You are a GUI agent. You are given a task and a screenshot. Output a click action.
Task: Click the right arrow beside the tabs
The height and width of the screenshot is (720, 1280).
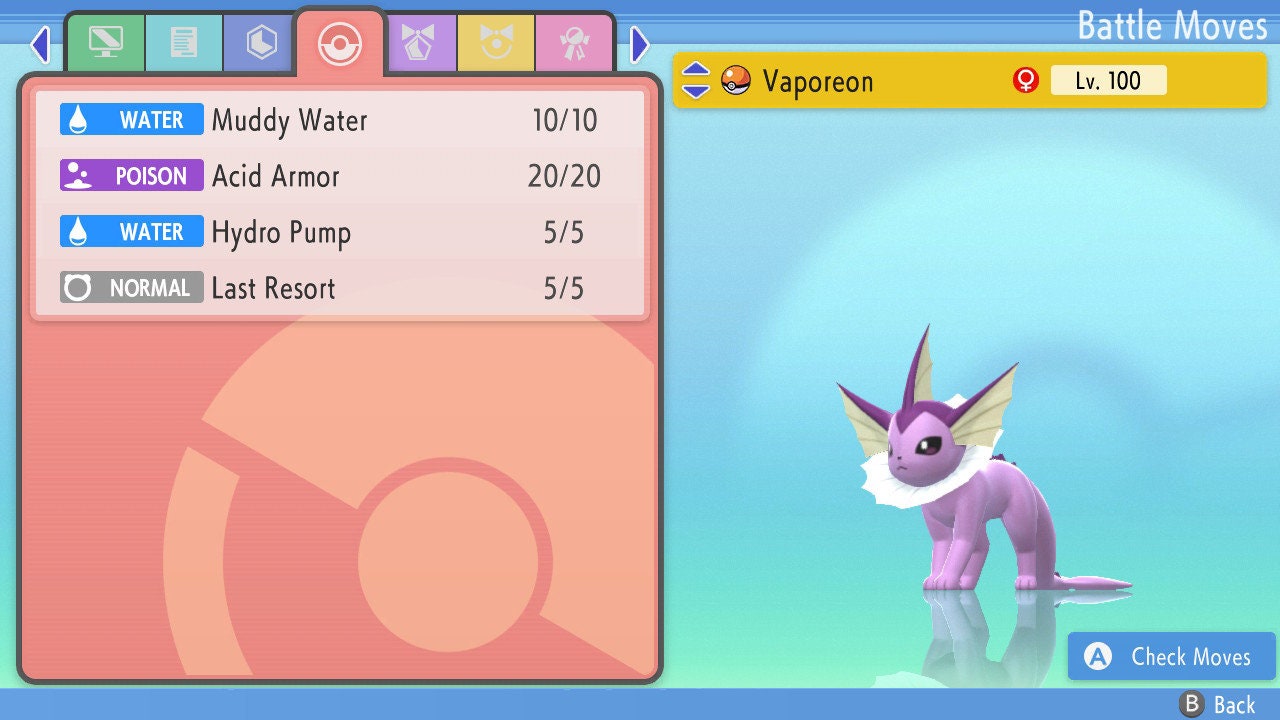[x=640, y=44]
